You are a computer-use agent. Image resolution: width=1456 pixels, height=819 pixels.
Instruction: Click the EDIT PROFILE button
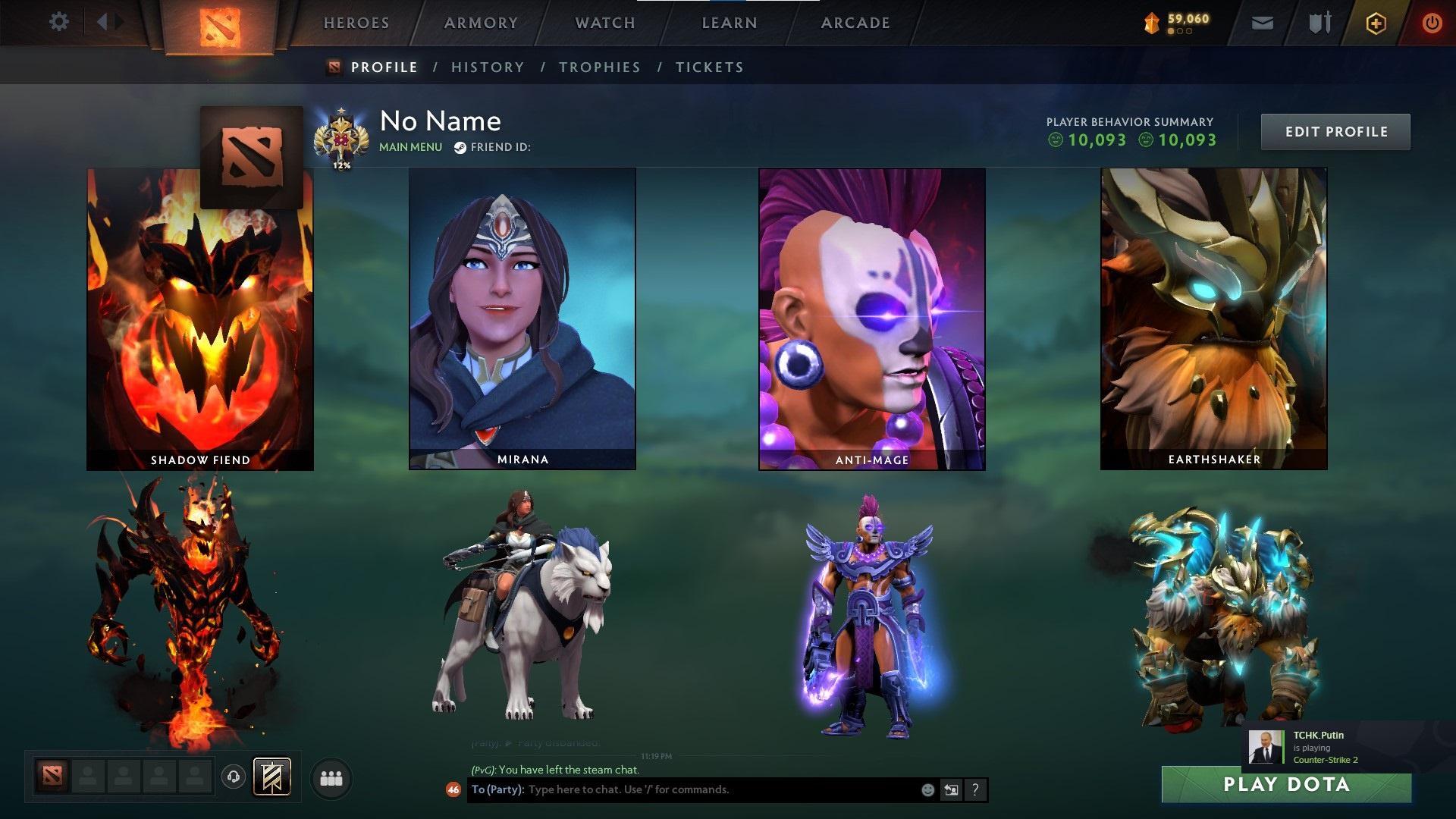(x=1335, y=130)
